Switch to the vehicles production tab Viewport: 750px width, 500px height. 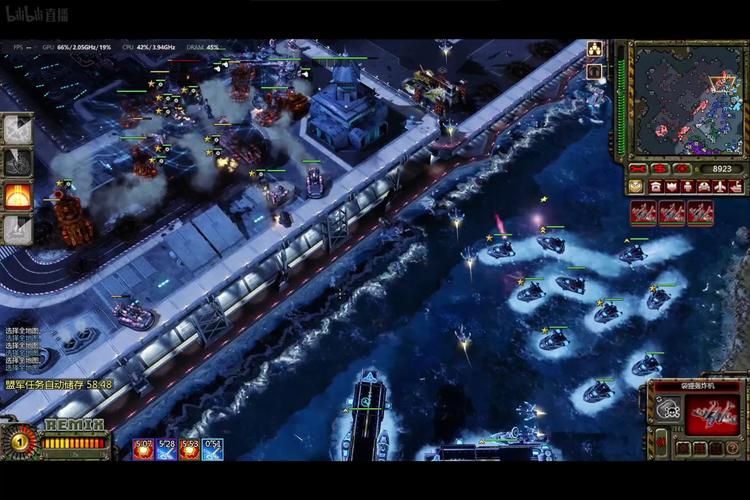pos(704,186)
